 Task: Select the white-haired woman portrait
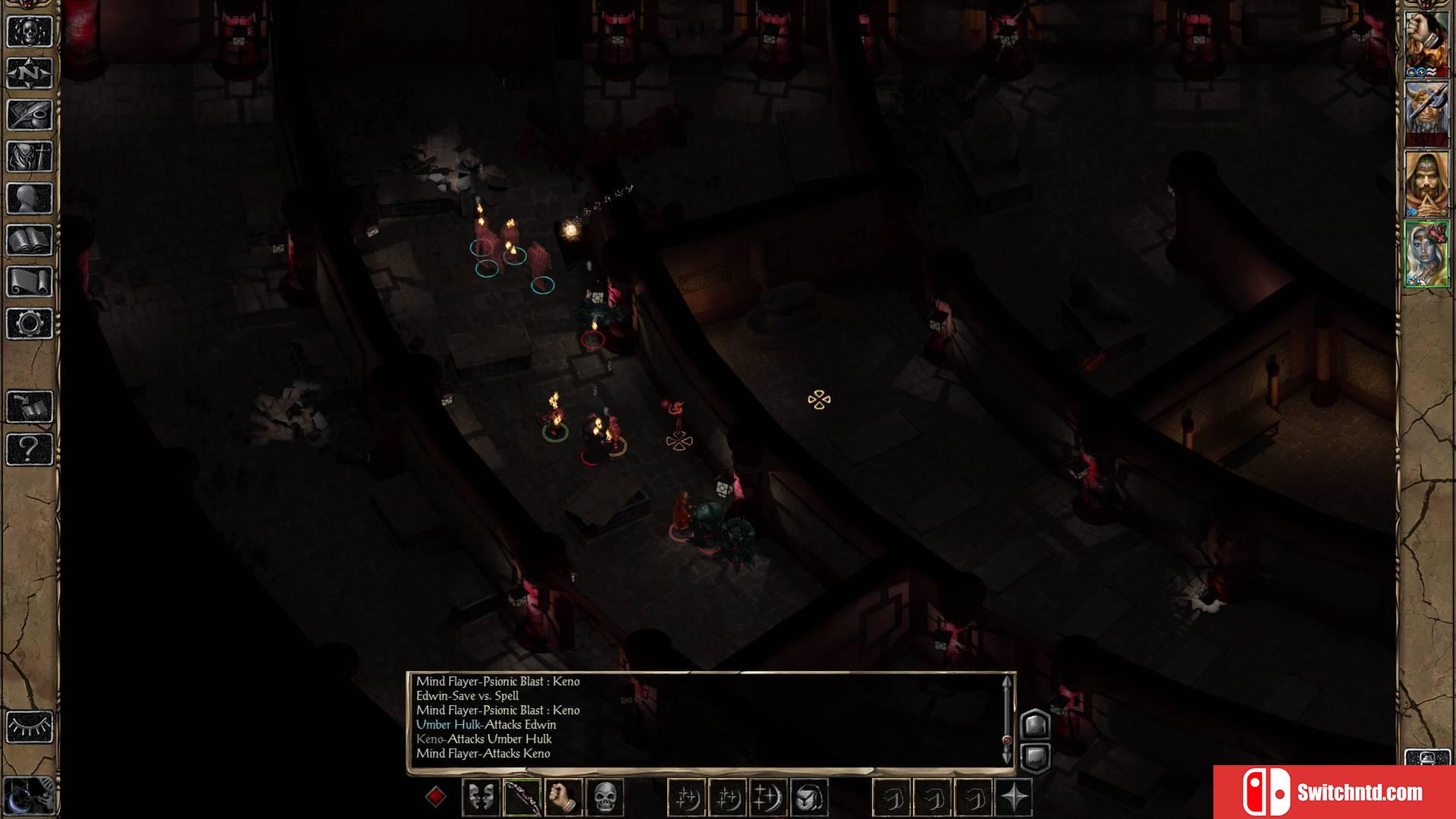(1426, 254)
